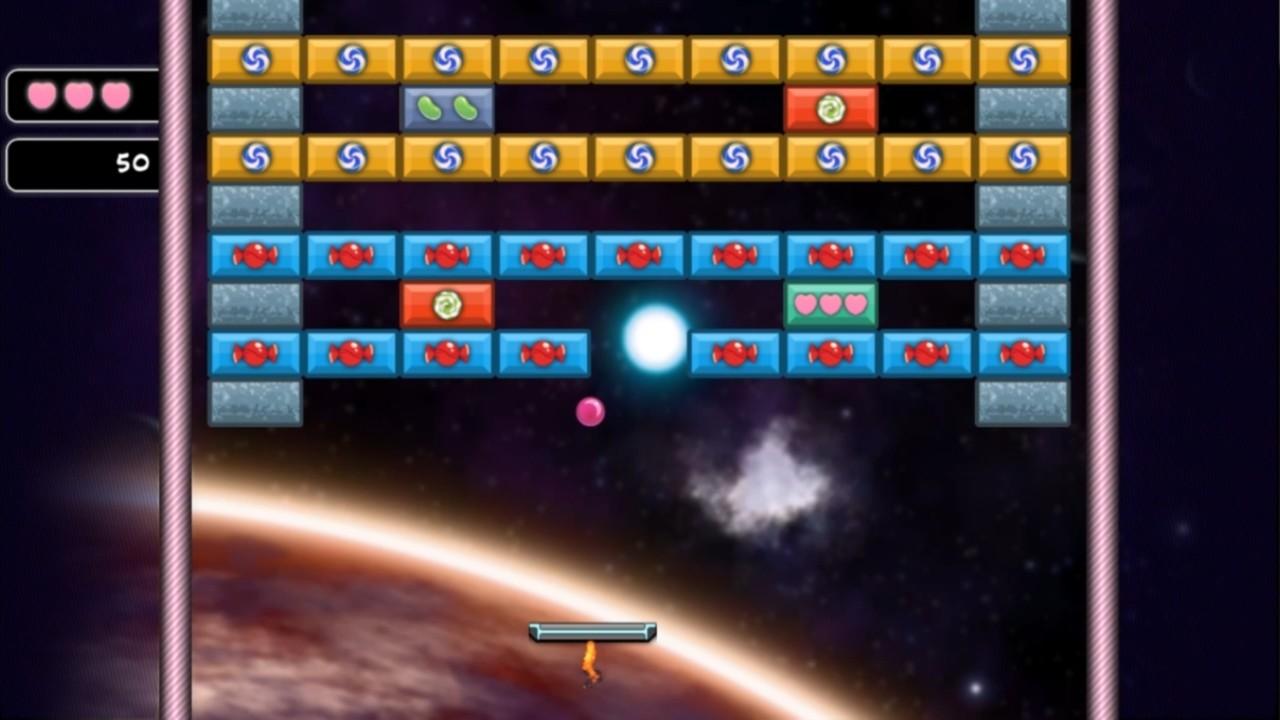
Task: Select the orange swirl brick in the upper-right corner
Action: click(x=1021, y=59)
